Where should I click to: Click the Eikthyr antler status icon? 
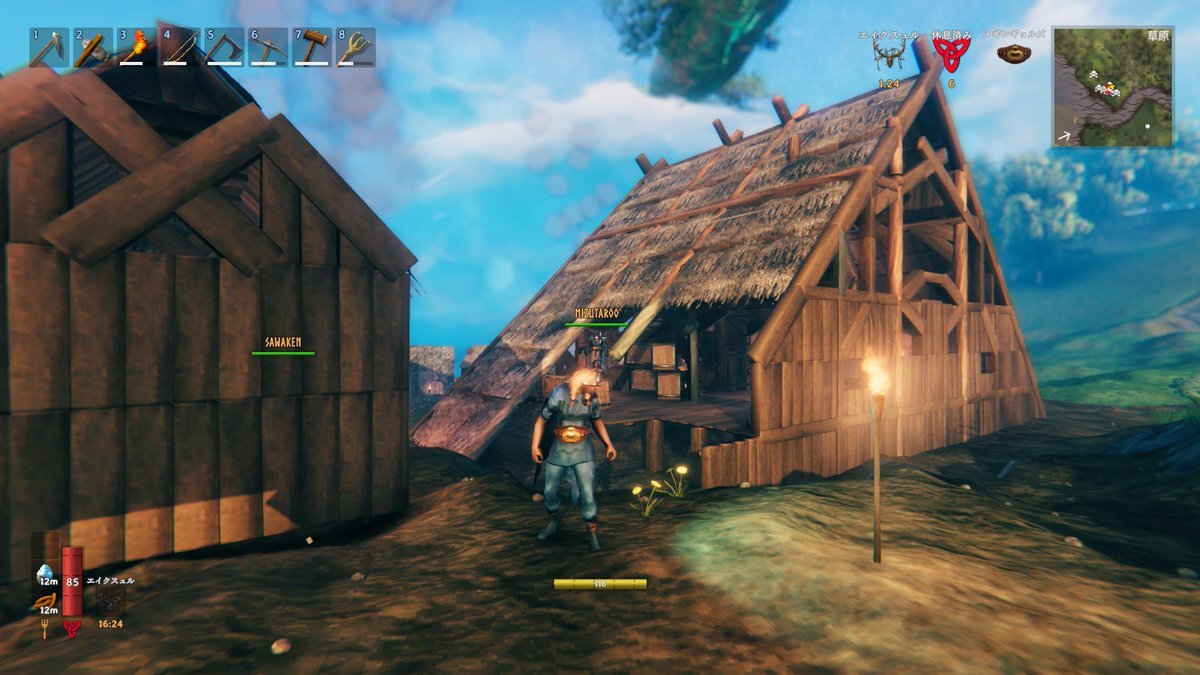pos(888,55)
